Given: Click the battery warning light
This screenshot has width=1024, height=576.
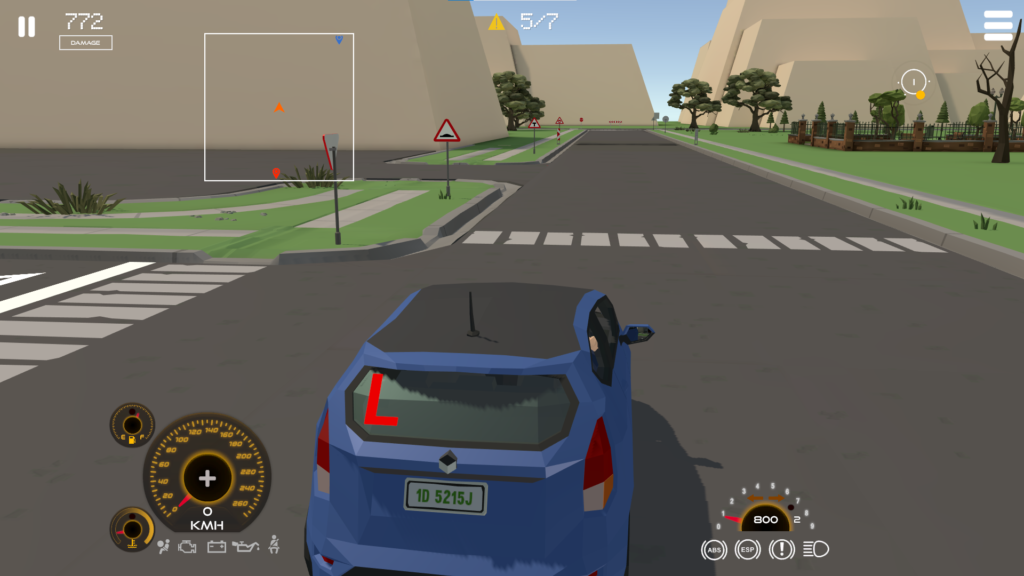Looking at the screenshot, I should tap(216, 546).
